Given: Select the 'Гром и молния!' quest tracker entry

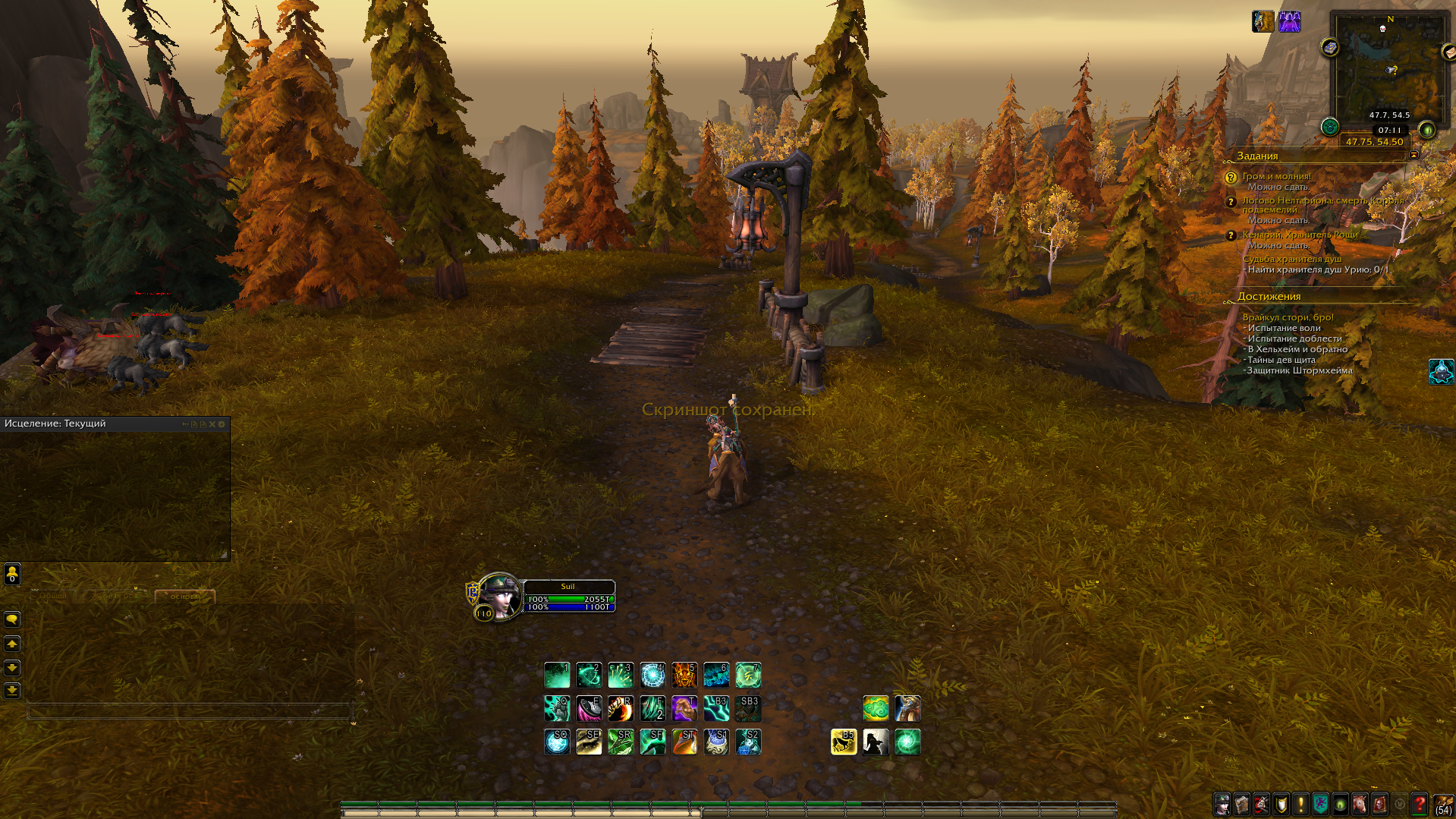Looking at the screenshot, I should click(1276, 176).
